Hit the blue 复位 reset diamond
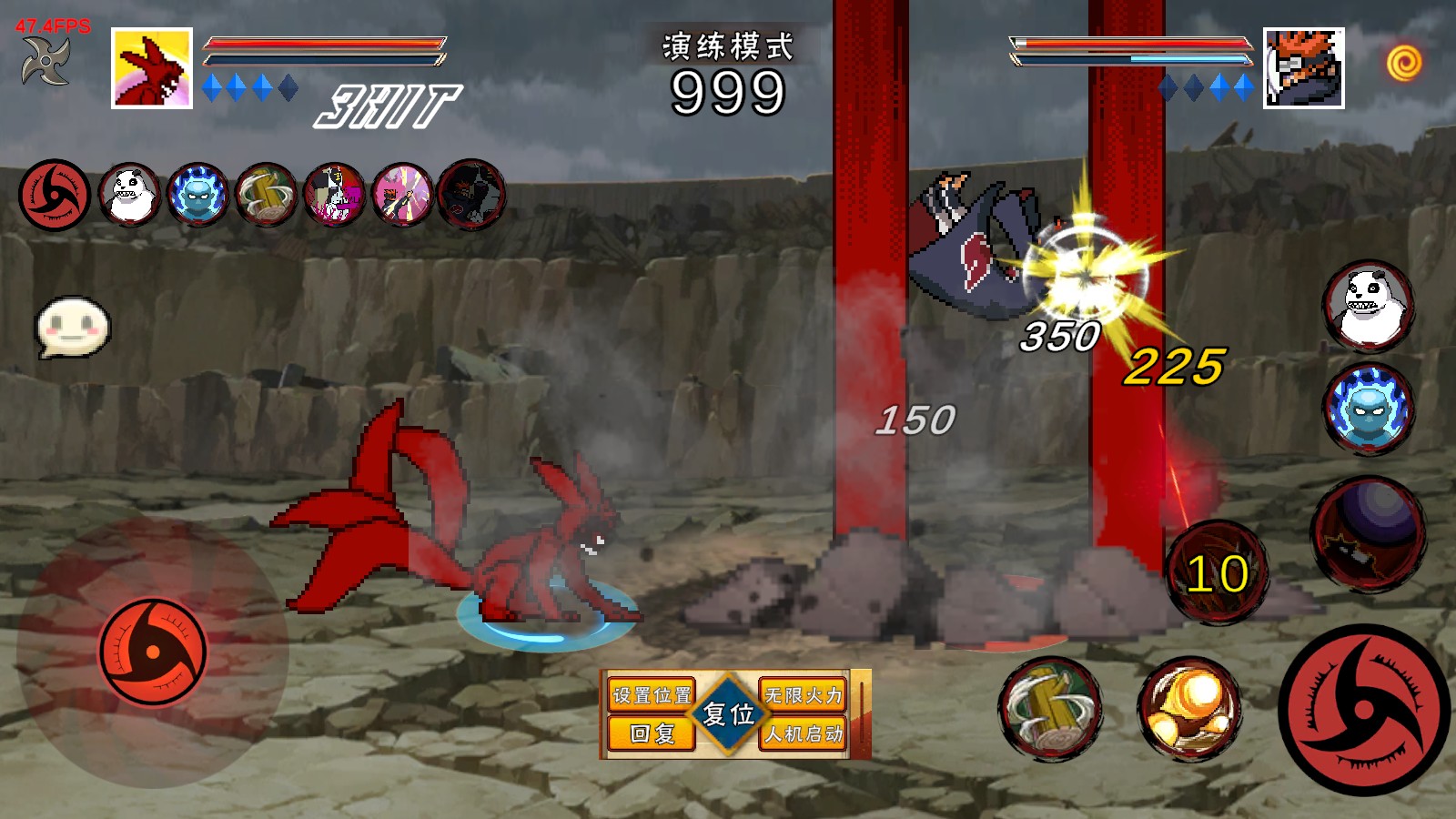 tap(728, 714)
